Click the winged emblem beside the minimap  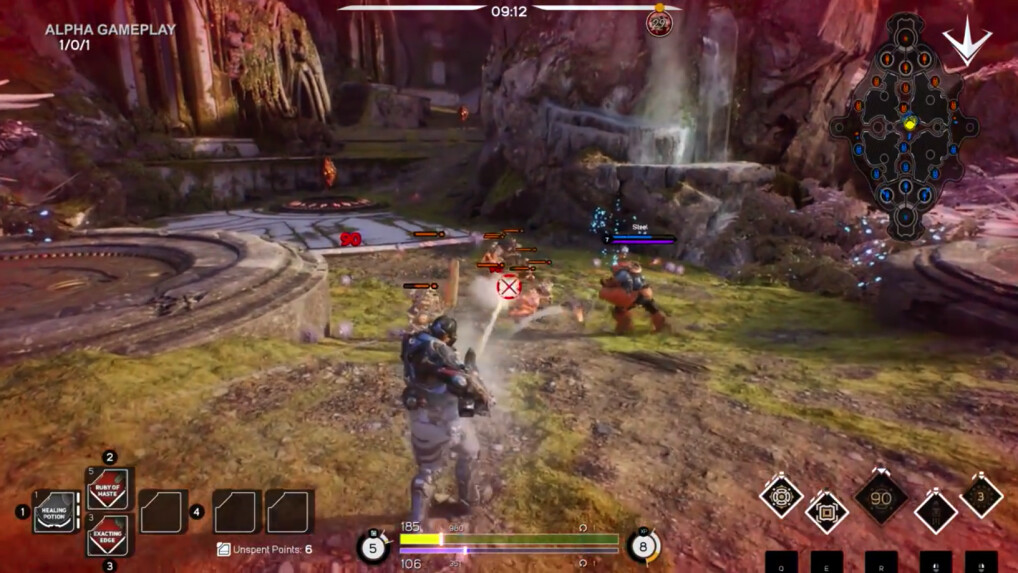[967, 42]
